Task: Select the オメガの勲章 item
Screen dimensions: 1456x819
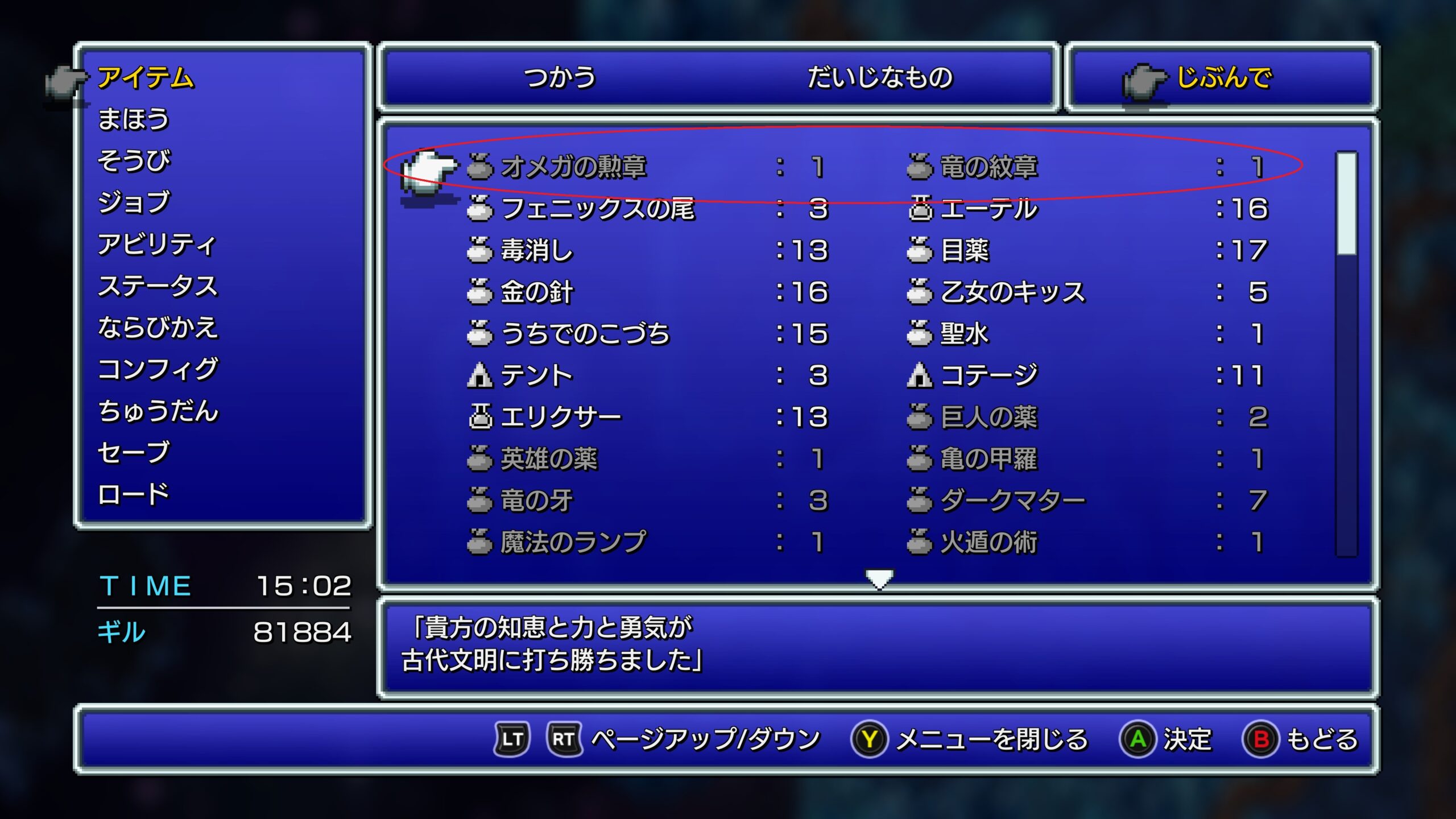Action: click(573, 167)
